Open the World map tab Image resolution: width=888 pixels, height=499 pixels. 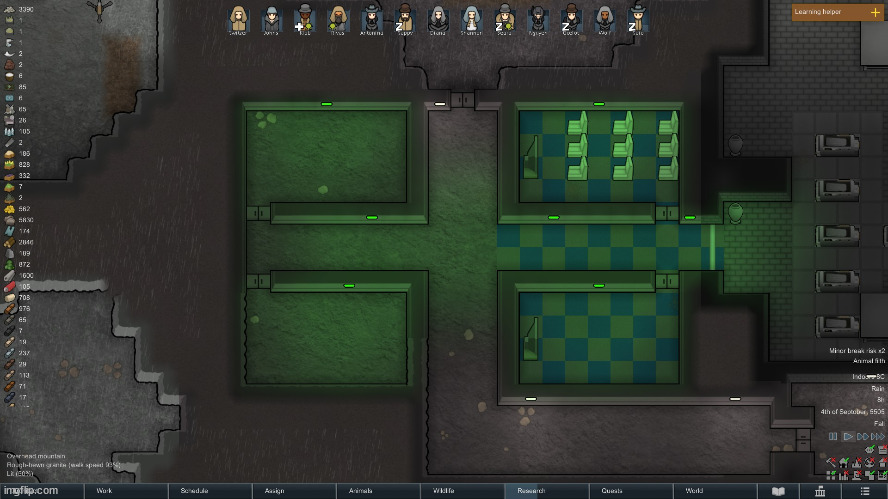pyautogui.click(x=694, y=491)
